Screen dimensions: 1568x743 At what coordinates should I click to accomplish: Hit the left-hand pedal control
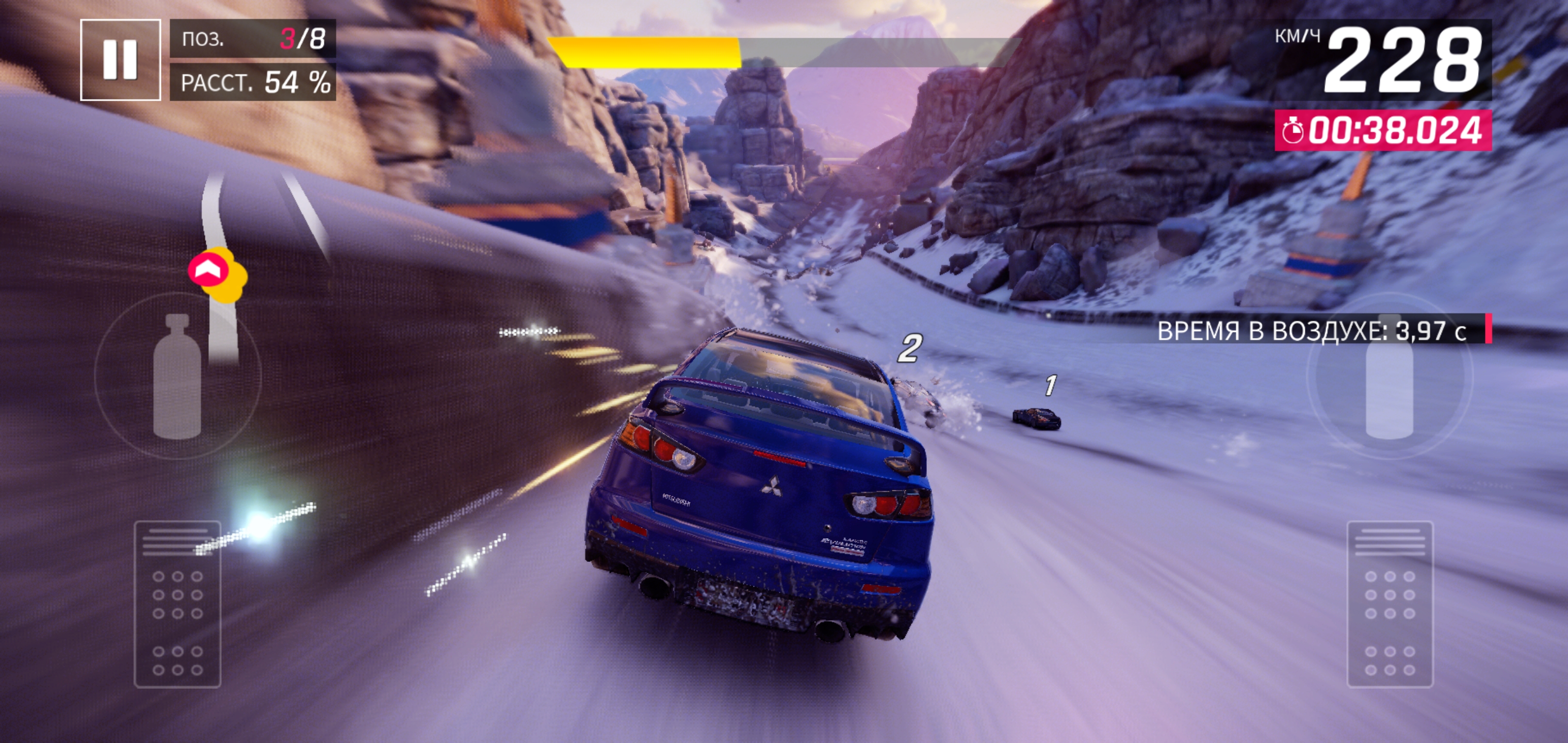[x=177, y=604]
